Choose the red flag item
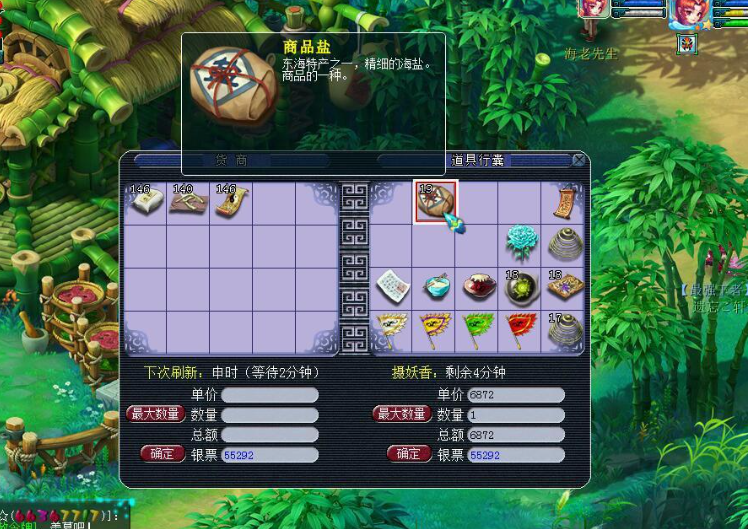748x529 pixels. [522, 330]
